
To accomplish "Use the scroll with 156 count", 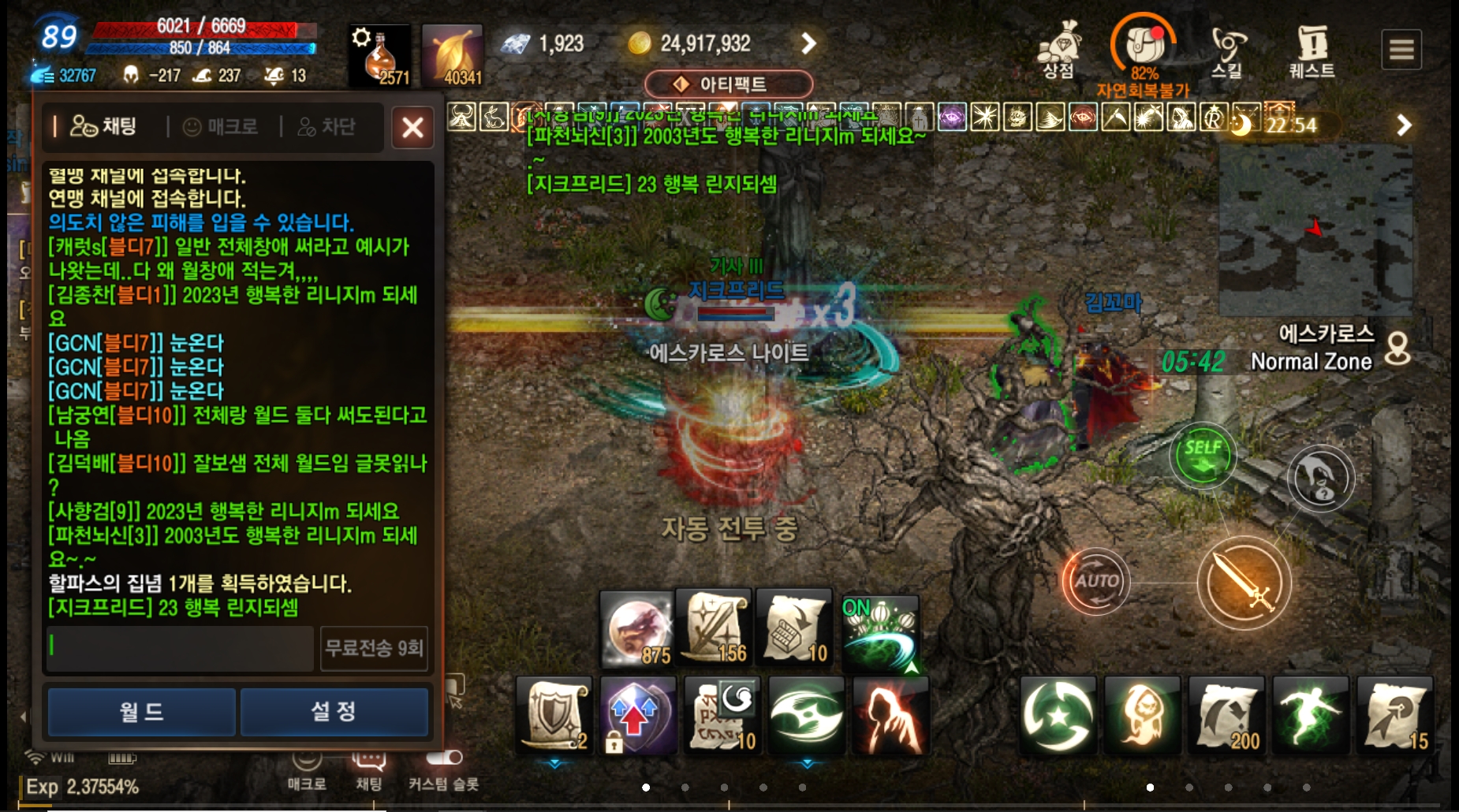I will (714, 628).
